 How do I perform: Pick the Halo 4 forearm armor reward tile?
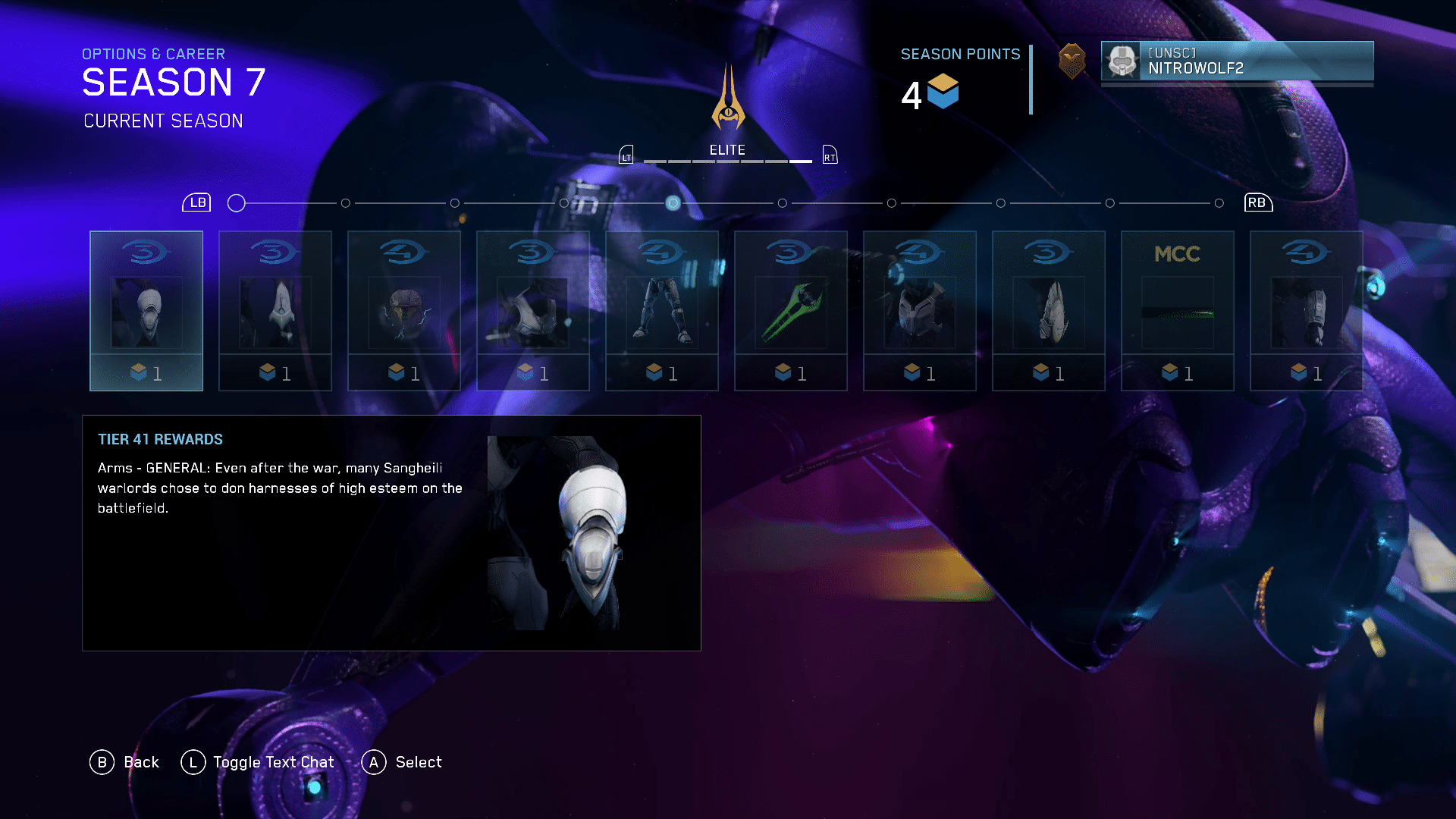(1307, 311)
